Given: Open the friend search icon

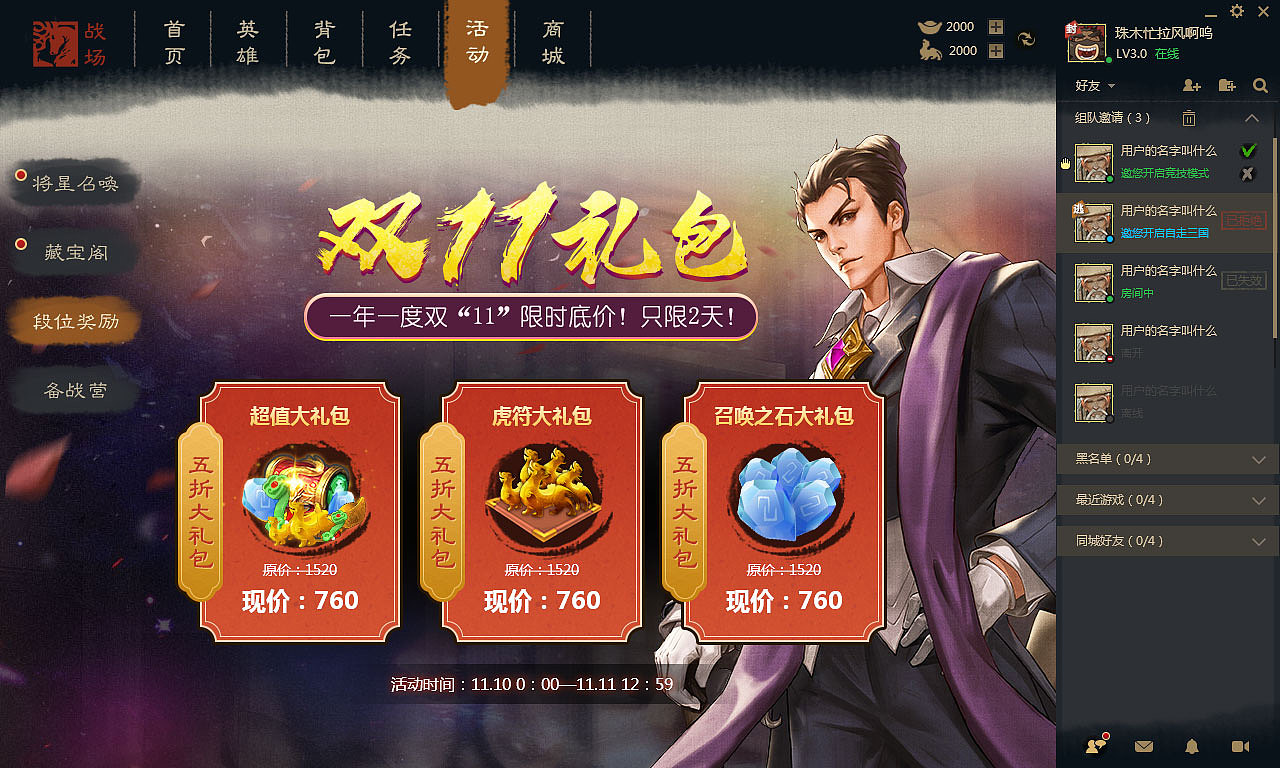Looking at the screenshot, I should pos(1260,85).
